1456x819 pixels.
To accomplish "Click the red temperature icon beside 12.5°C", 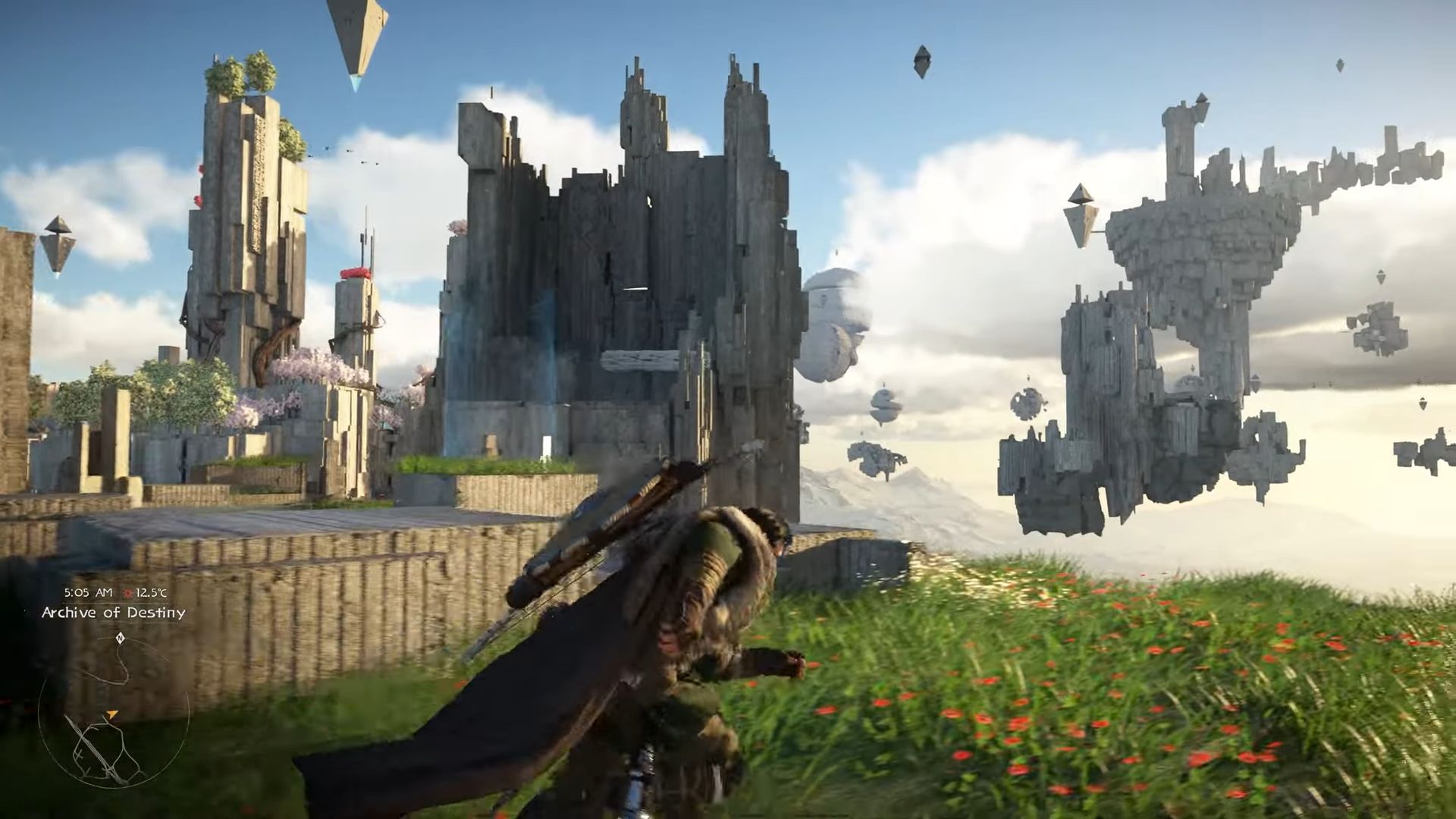I will (x=129, y=592).
